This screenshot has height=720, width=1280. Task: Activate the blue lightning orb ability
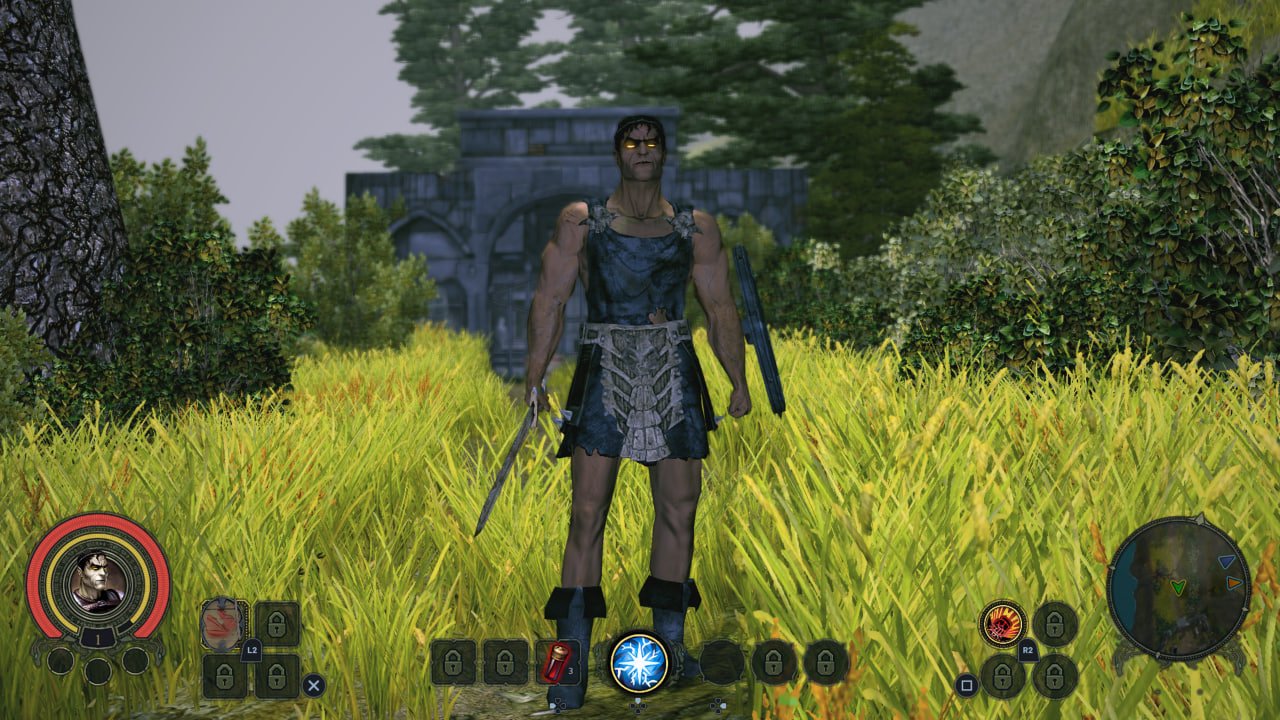point(638,662)
